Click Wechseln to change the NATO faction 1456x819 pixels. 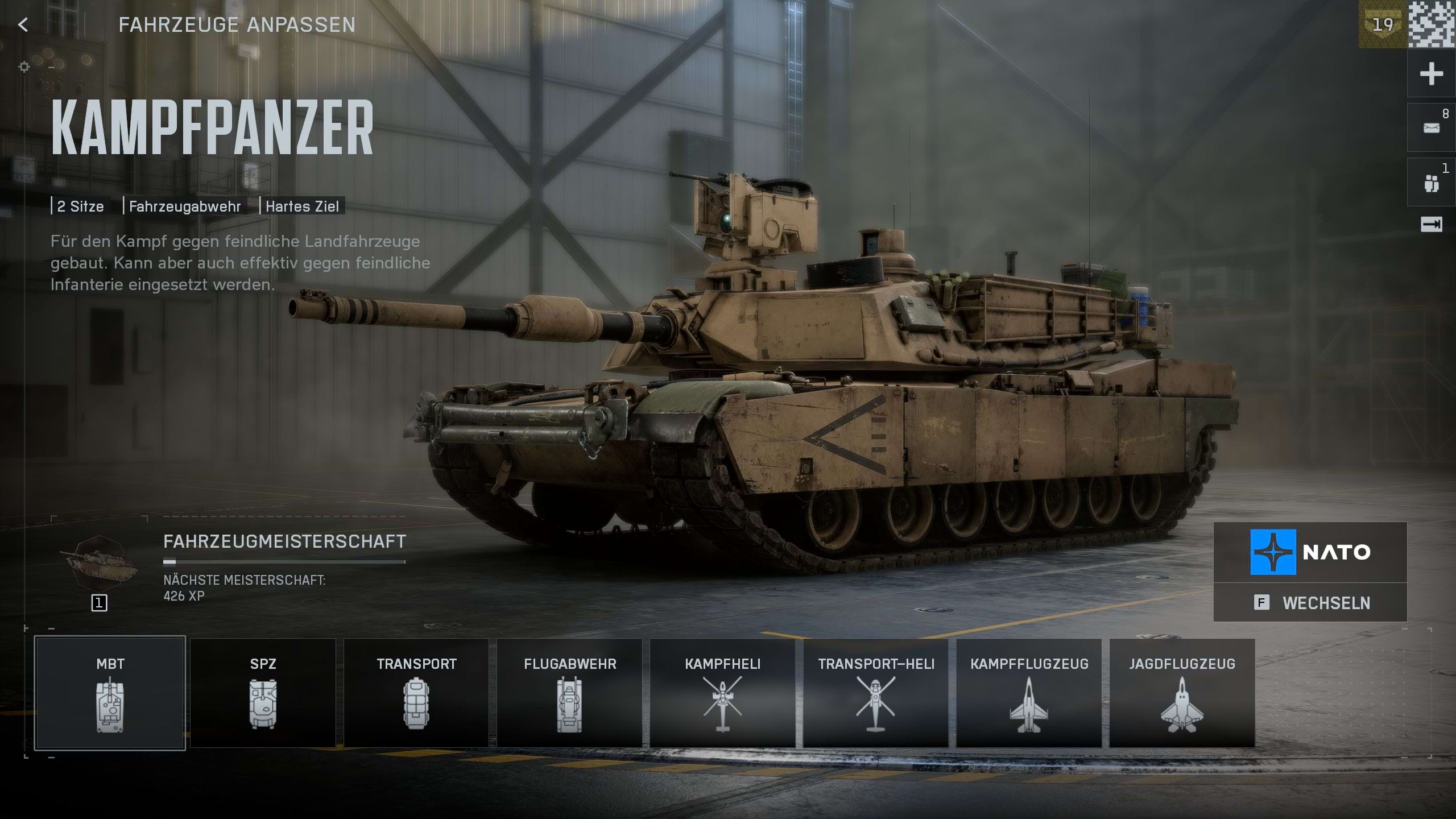(1310, 602)
